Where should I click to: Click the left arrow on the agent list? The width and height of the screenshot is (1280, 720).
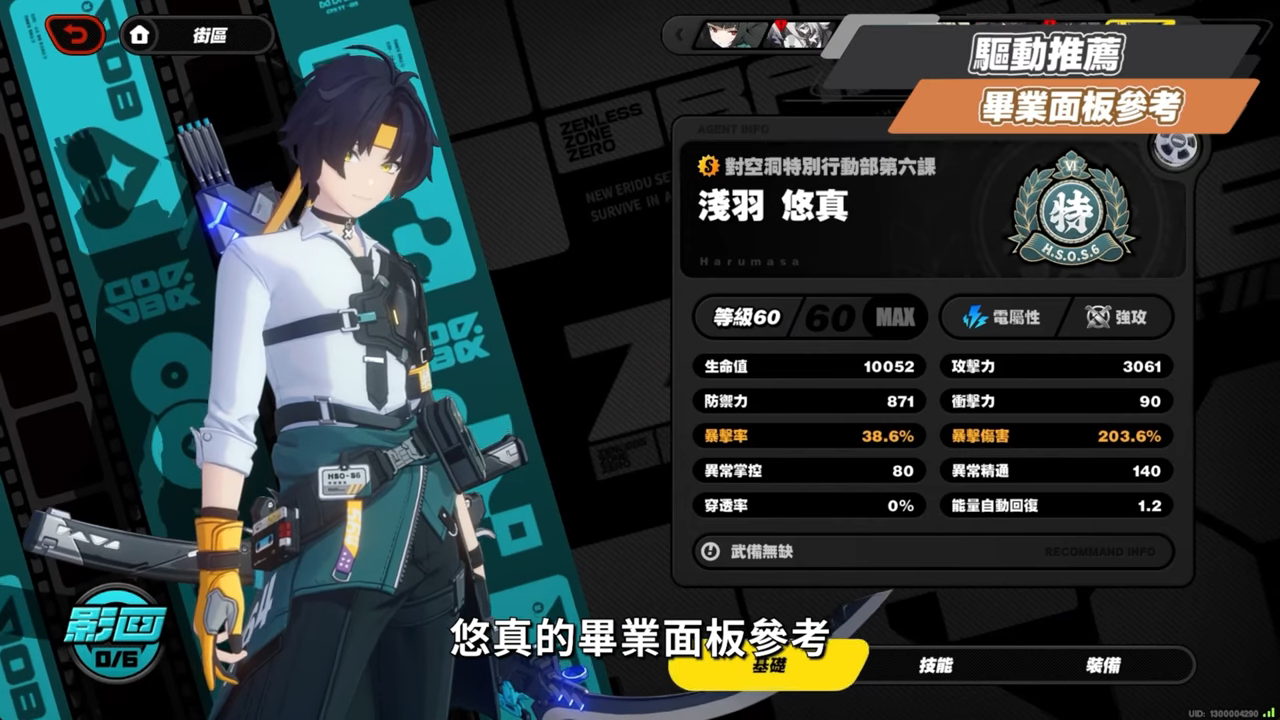tap(680, 36)
